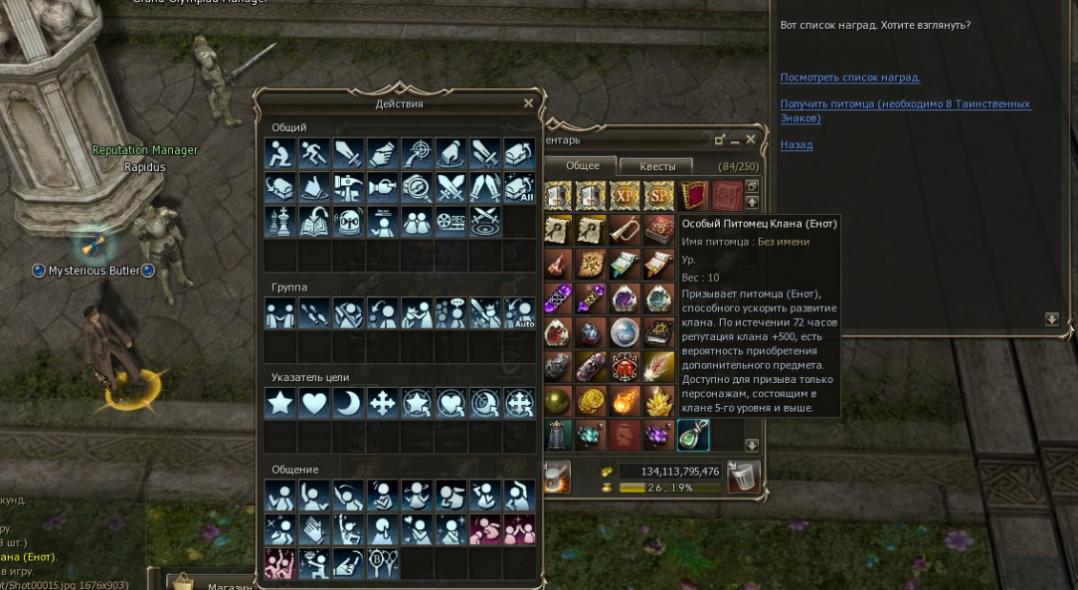1078x590 pixels.
Task: Activate the clapping hands emote icon
Action: (315, 528)
